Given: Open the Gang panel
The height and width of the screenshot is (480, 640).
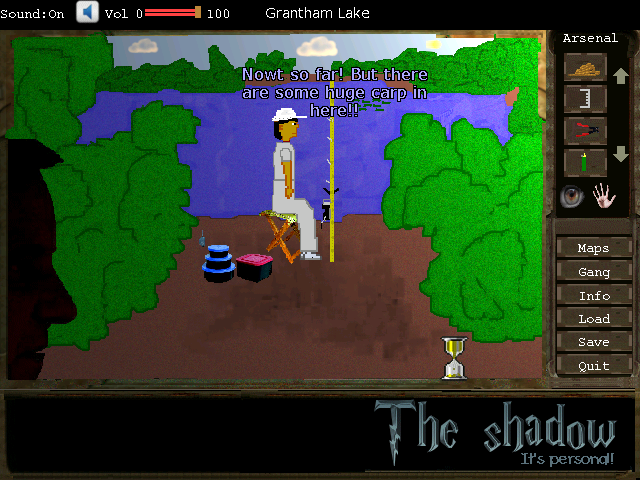Looking at the screenshot, I should coord(593,272).
